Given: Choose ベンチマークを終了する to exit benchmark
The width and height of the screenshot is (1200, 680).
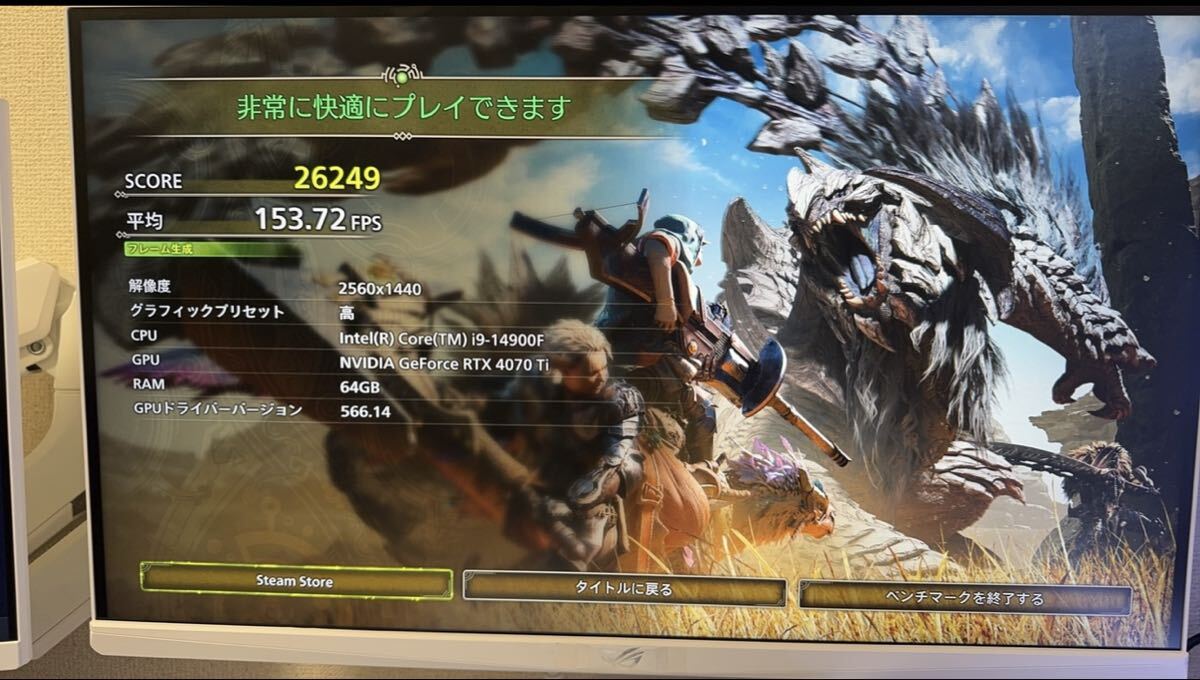Looking at the screenshot, I should 964,598.
